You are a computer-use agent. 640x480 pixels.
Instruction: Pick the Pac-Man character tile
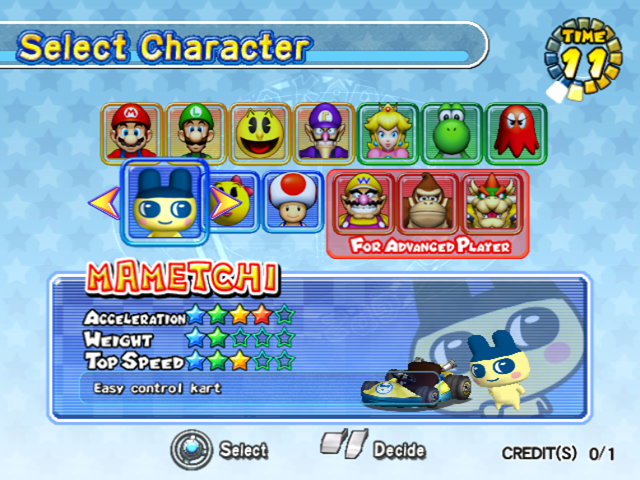click(x=261, y=134)
